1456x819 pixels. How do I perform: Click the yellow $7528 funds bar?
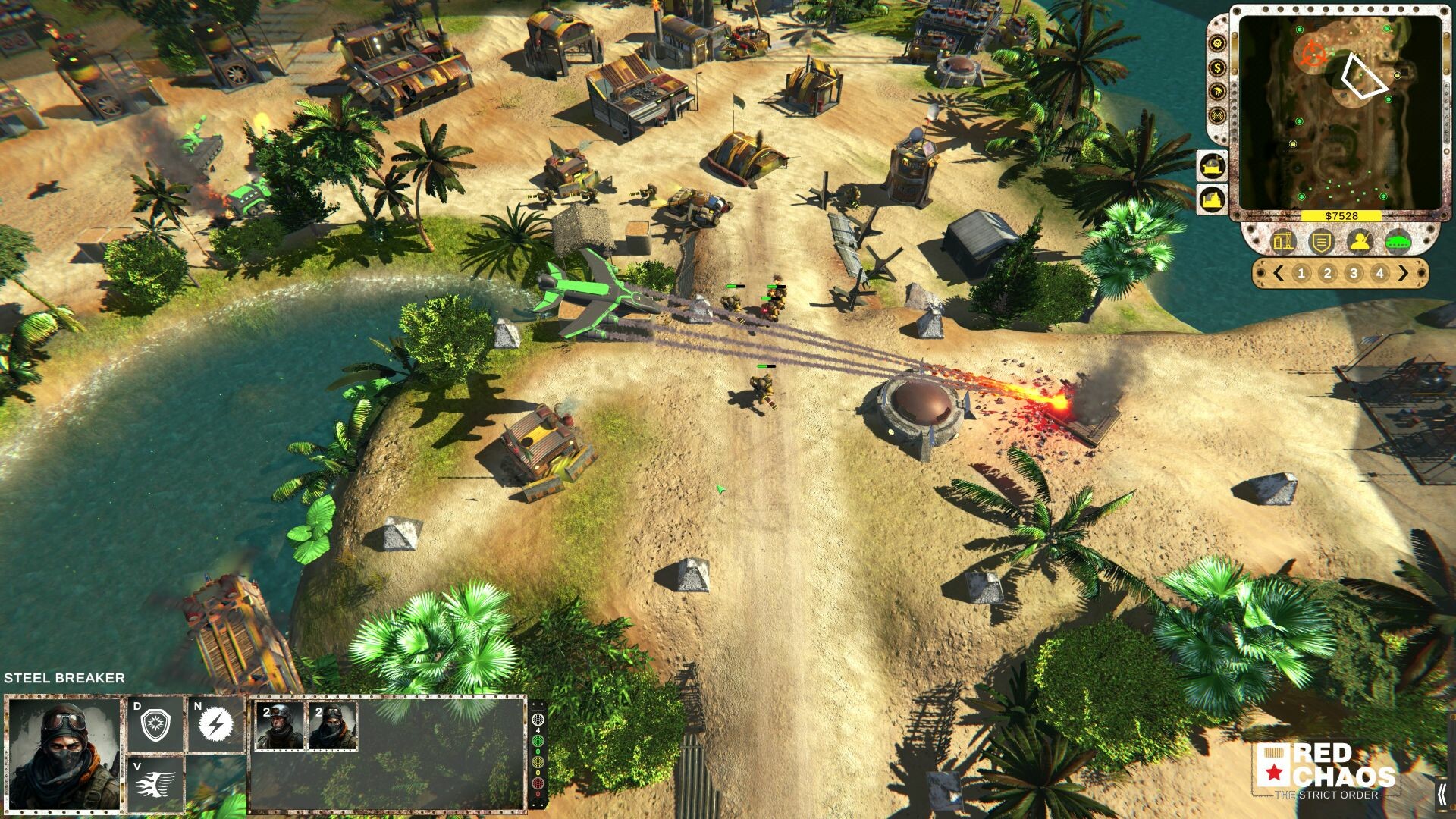pyautogui.click(x=1341, y=215)
